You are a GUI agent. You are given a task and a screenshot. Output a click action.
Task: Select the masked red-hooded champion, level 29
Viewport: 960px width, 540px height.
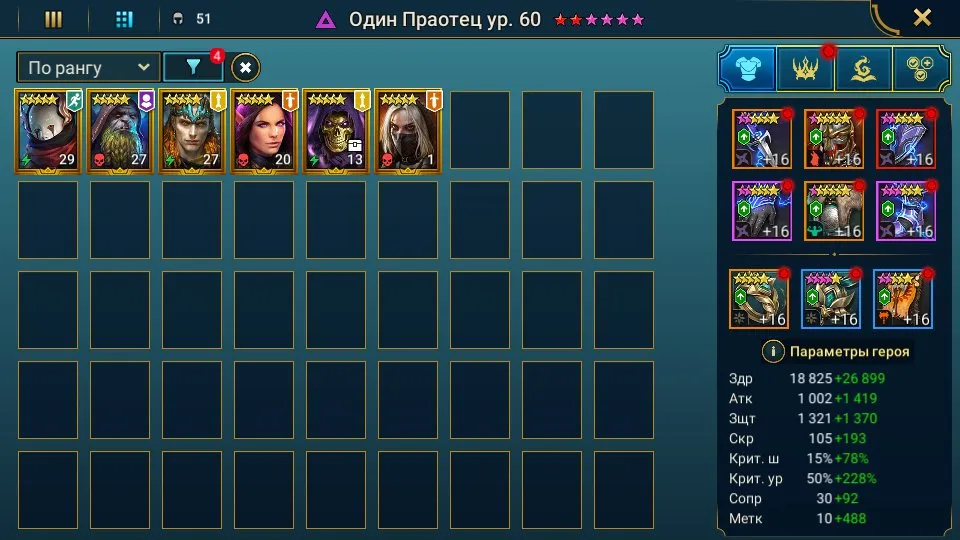[49, 131]
